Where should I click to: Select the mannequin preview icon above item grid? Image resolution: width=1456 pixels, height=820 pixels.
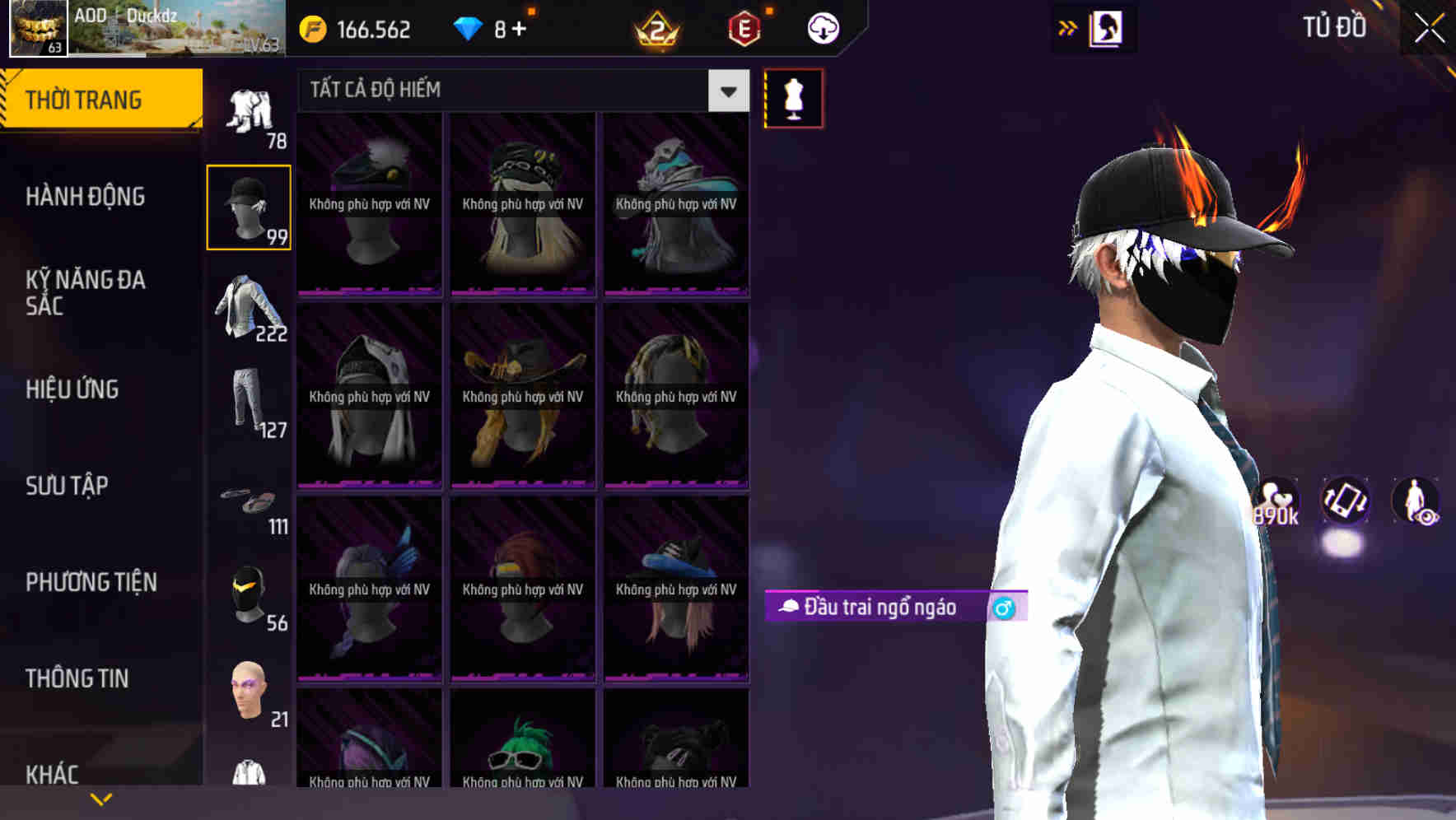[792, 97]
